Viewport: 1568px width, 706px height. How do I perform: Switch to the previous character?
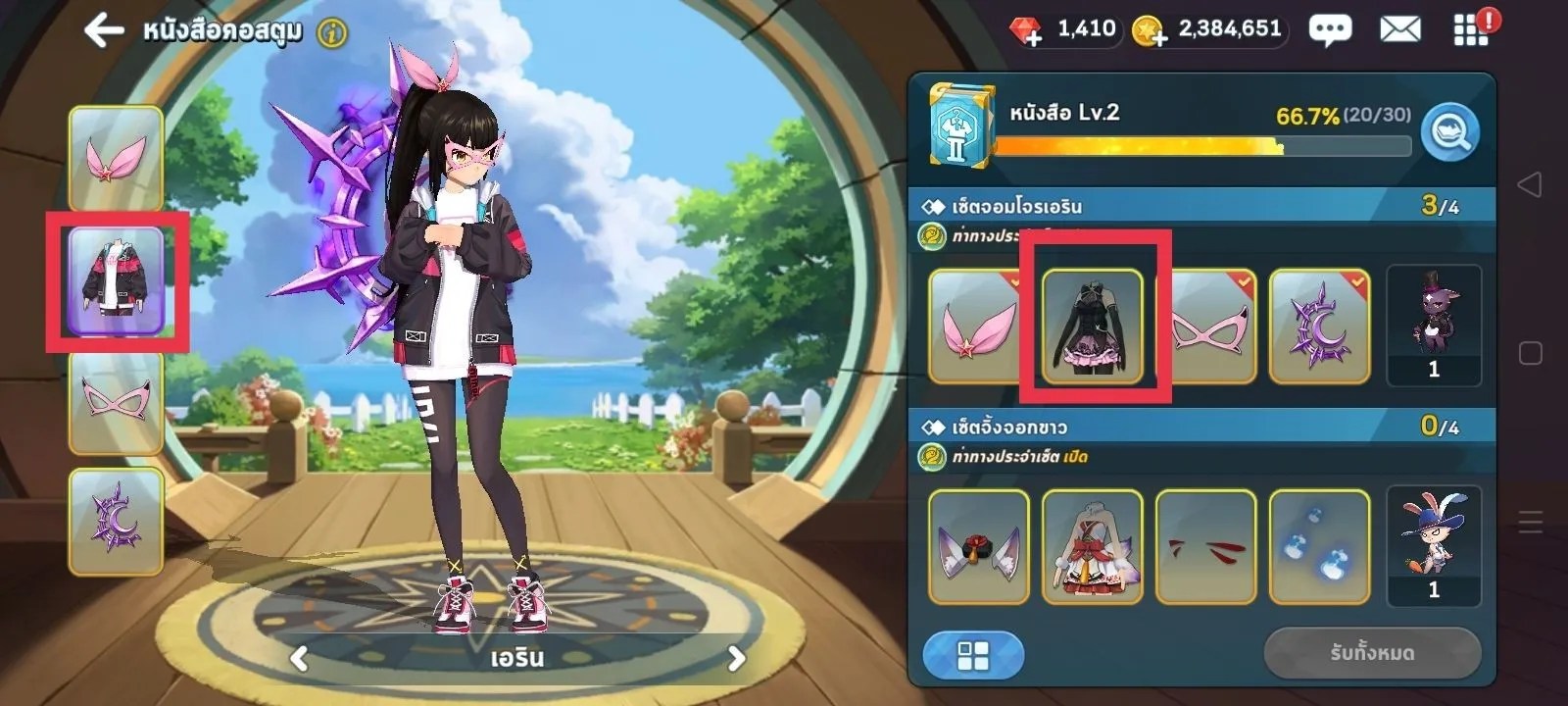pos(300,658)
